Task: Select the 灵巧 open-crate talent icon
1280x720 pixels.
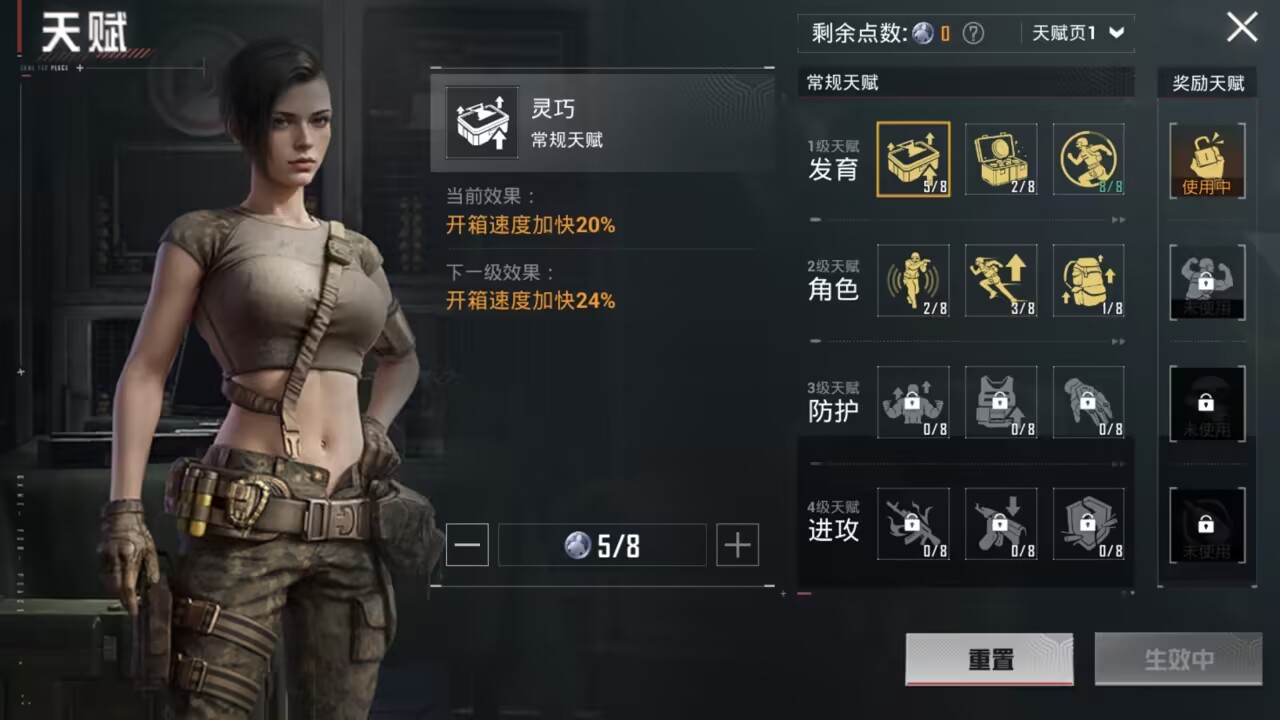Action: coord(914,160)
